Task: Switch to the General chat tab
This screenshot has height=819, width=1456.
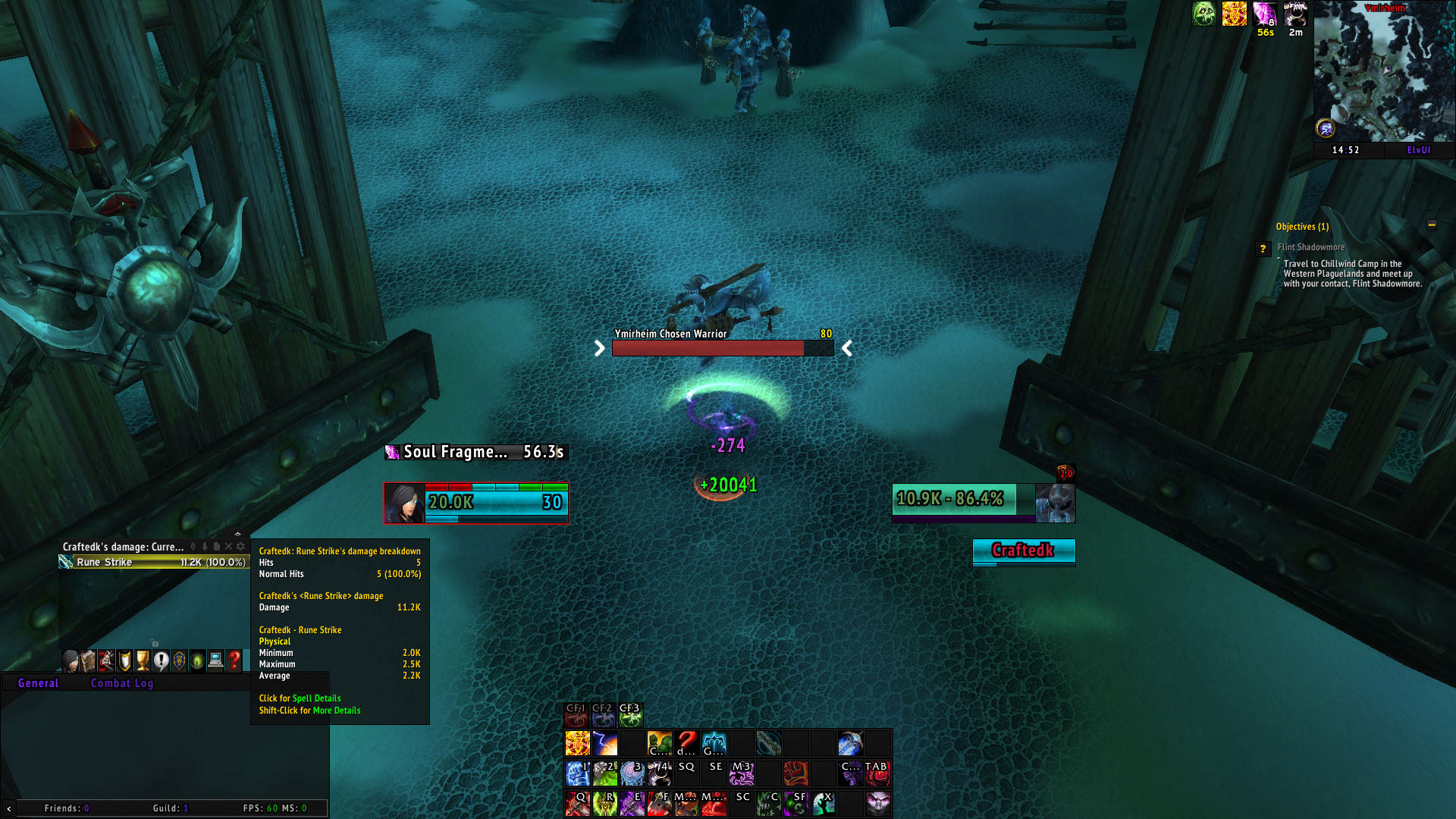Action: (x=38, y=682)
